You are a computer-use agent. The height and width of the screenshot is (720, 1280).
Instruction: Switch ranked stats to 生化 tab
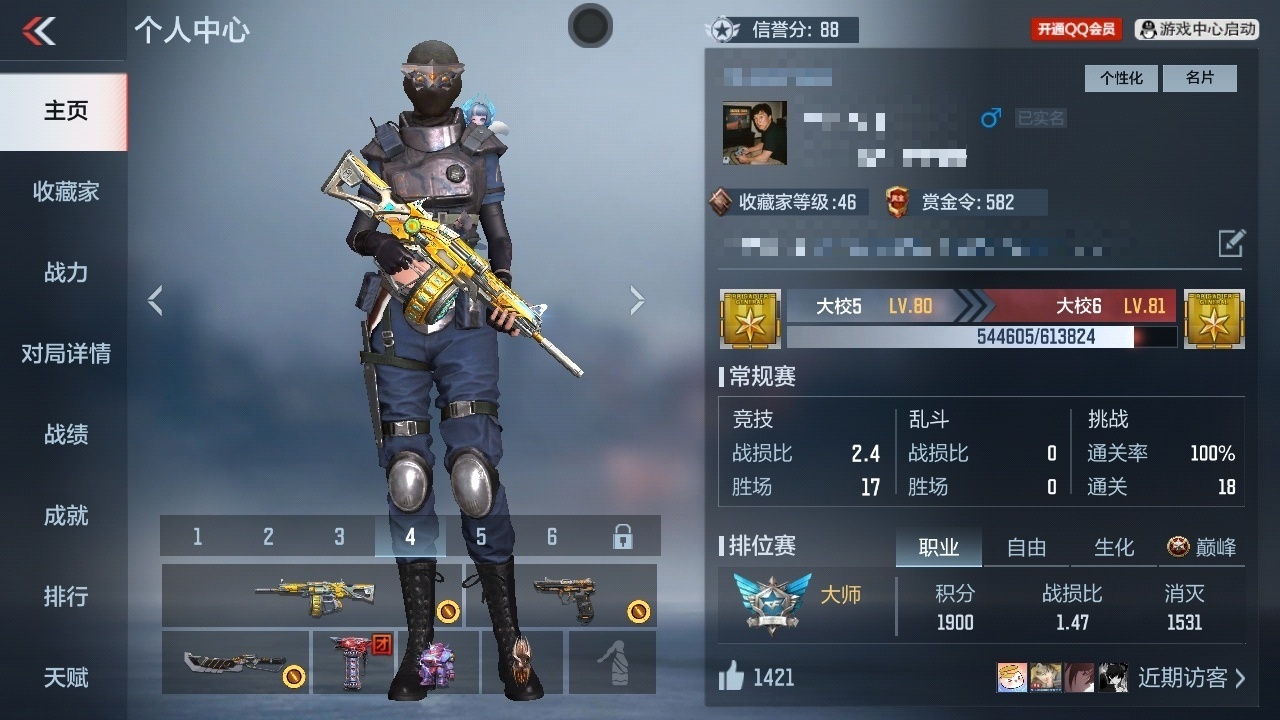tap(1114, 547)
